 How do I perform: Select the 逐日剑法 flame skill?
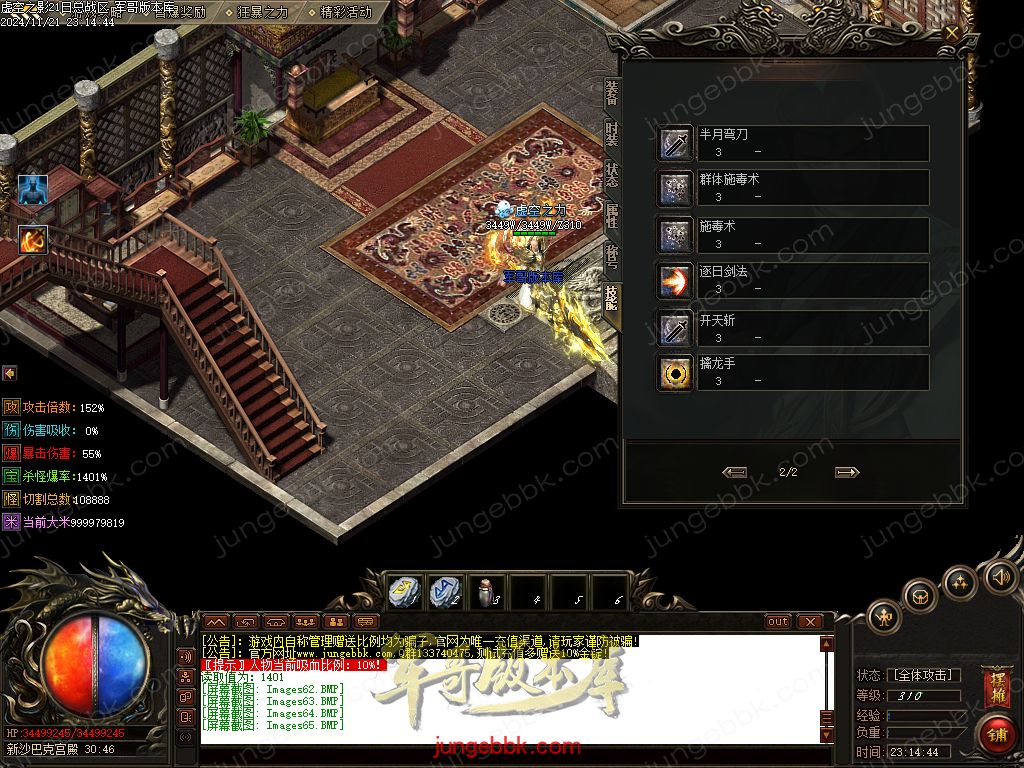point(674,280)
